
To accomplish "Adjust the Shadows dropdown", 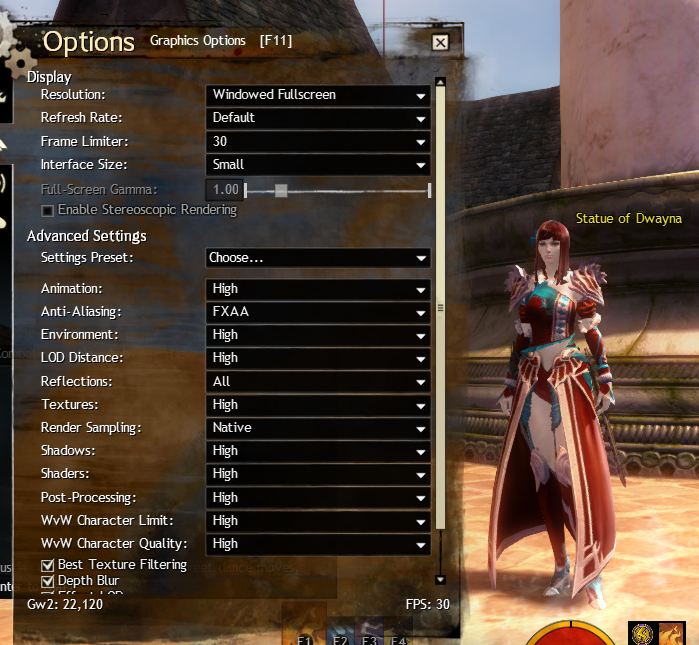I will [x=318, y=451].
